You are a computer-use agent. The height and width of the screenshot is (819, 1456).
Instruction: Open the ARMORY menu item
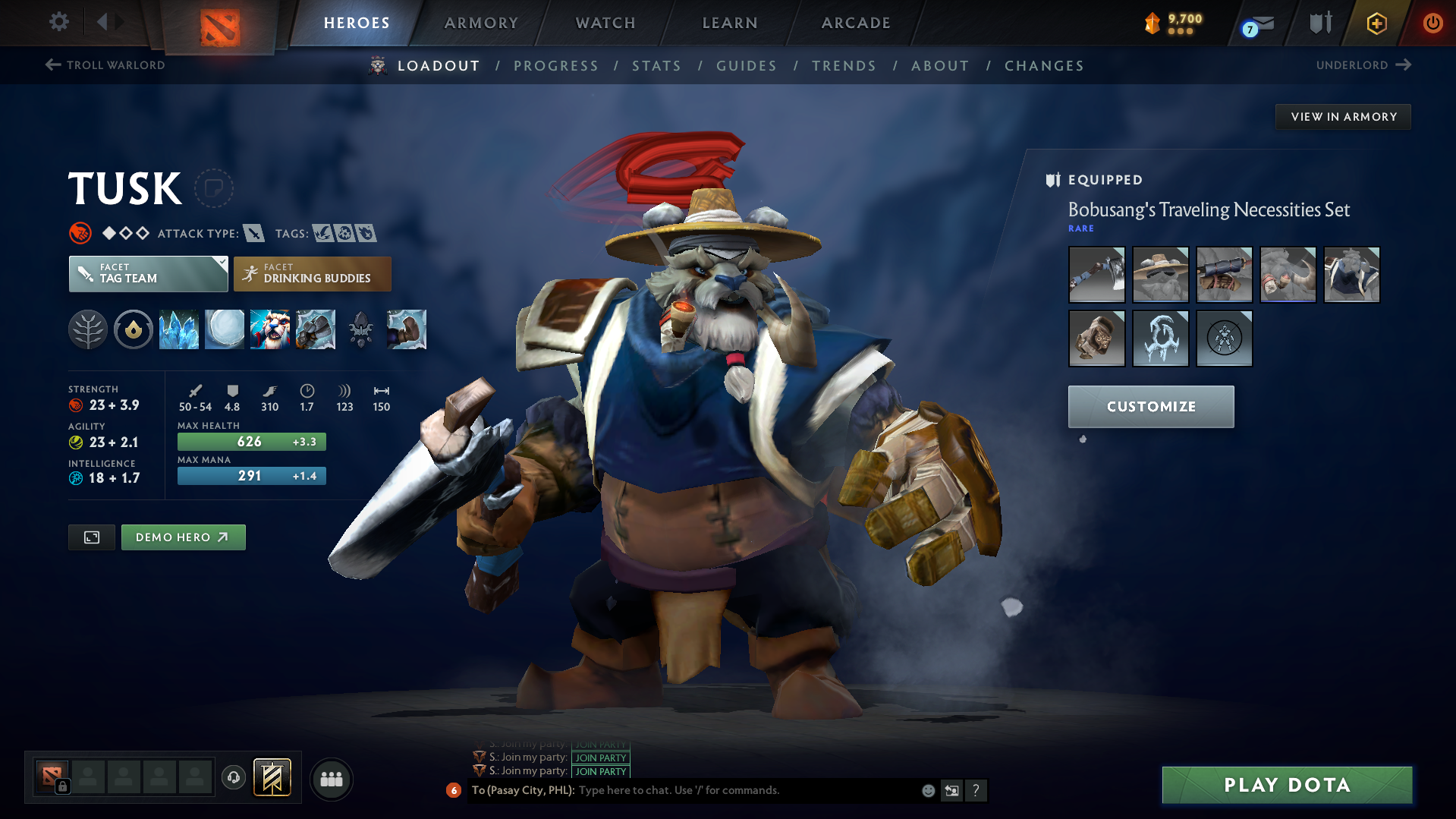[481, 23]
